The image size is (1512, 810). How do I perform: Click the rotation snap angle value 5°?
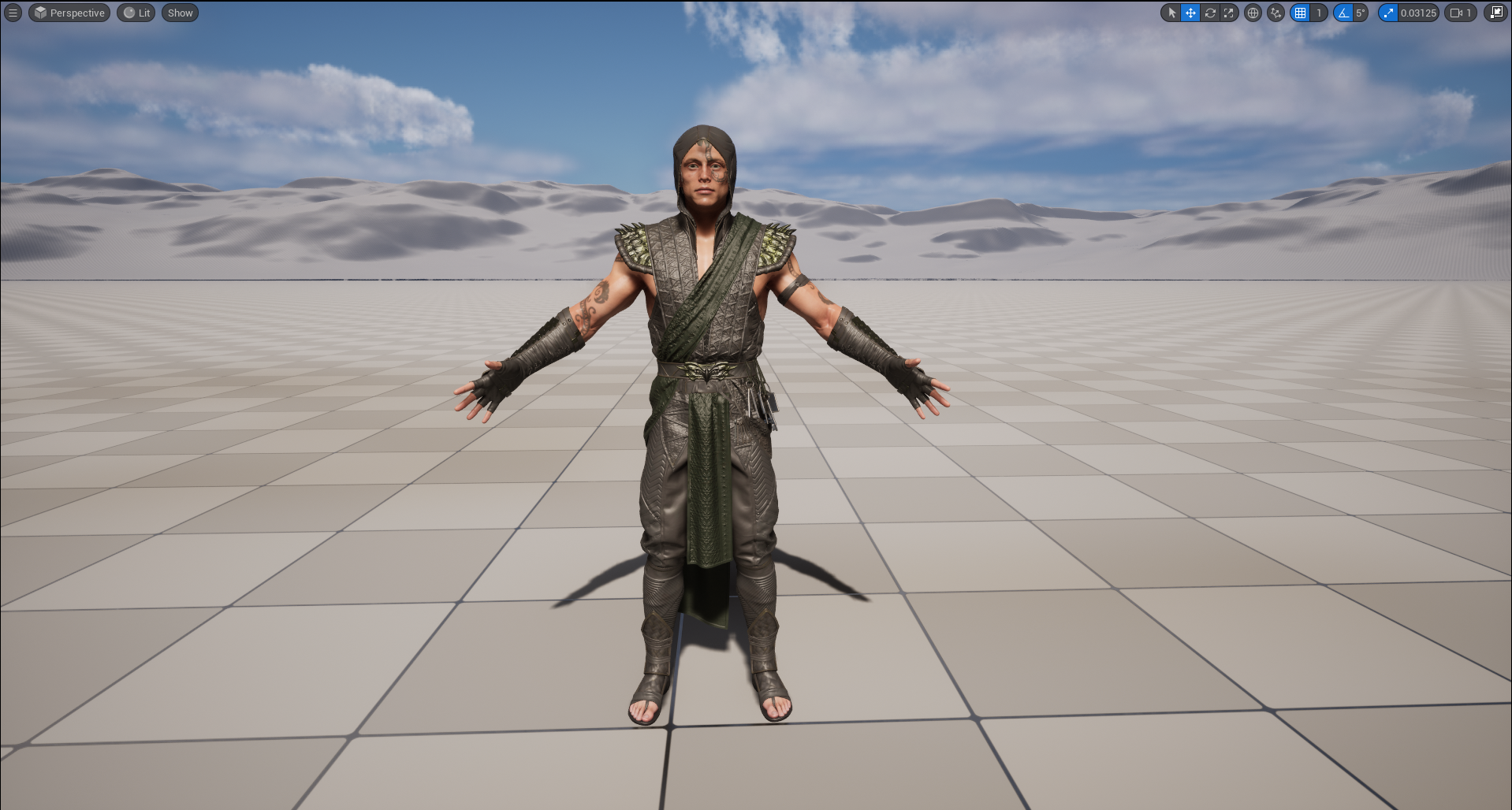pos(1361,13)
